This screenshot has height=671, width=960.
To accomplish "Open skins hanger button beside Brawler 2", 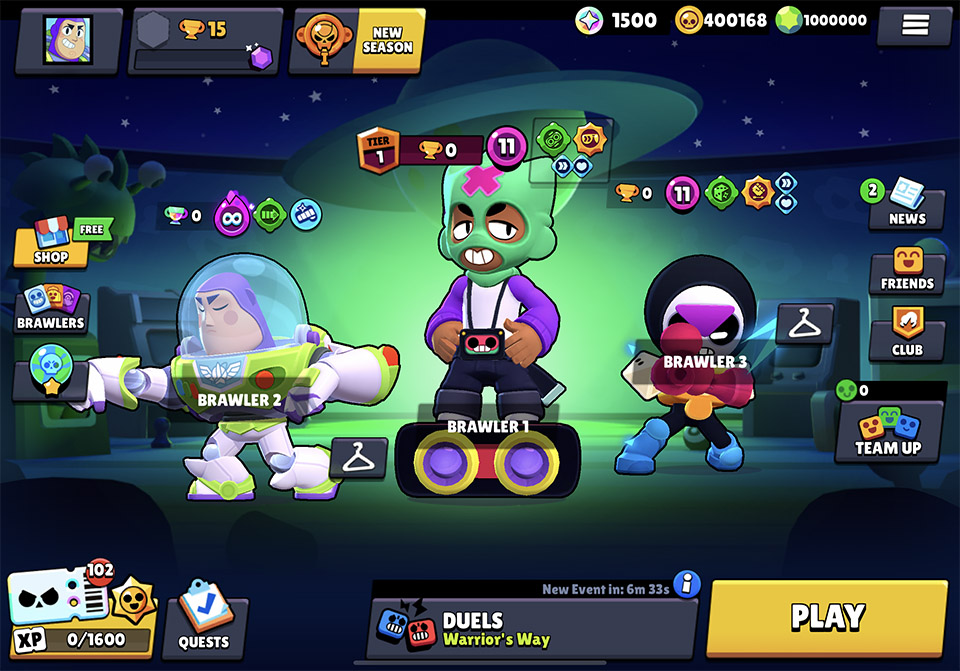I will tap(358, 458).
